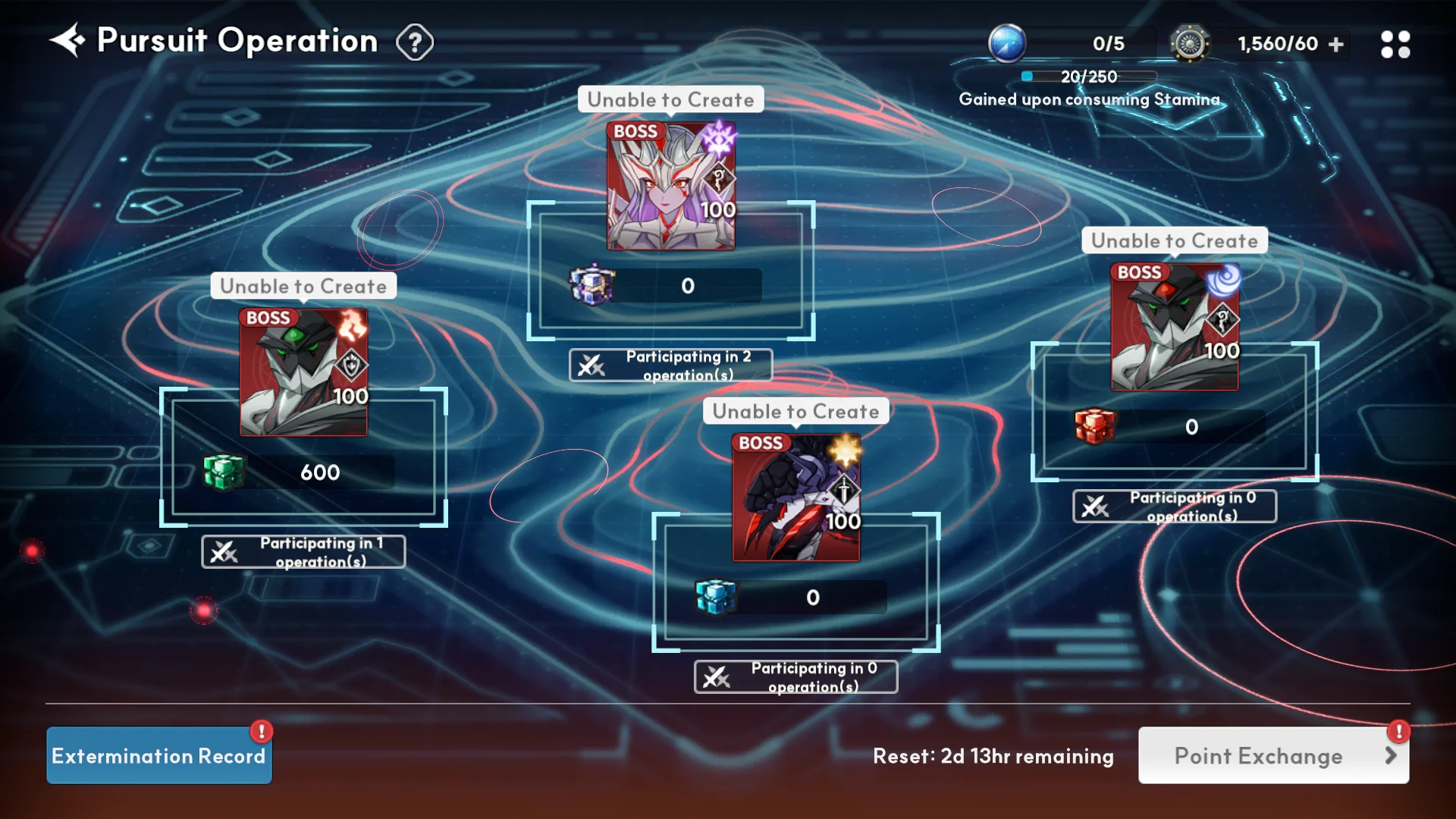The height and width of the screenshot is (819, 1456).
Task: Tap the gold gear stamina icon
Action: 1189,44
